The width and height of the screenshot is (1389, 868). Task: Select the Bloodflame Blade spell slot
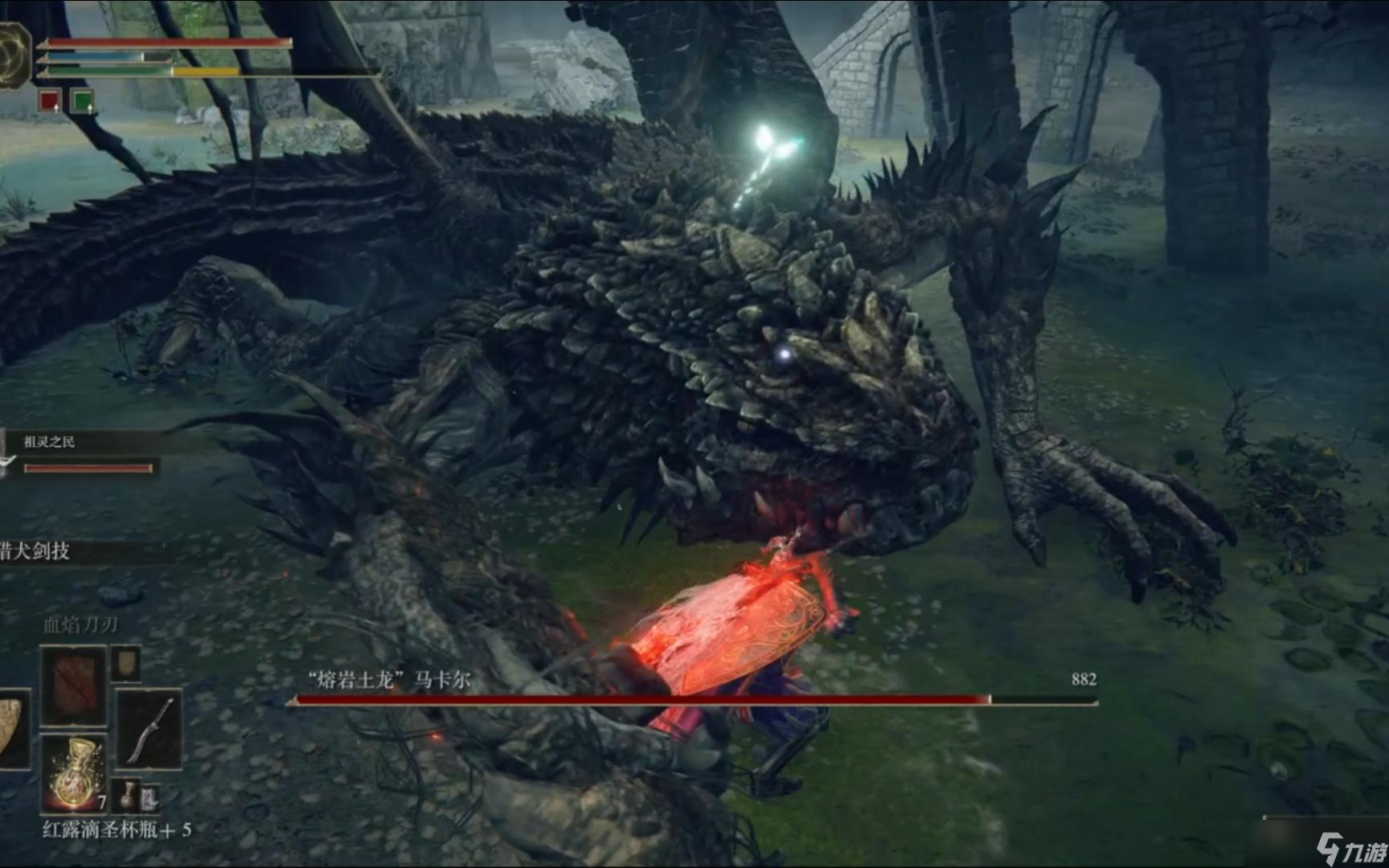click(x=74, y=686)
